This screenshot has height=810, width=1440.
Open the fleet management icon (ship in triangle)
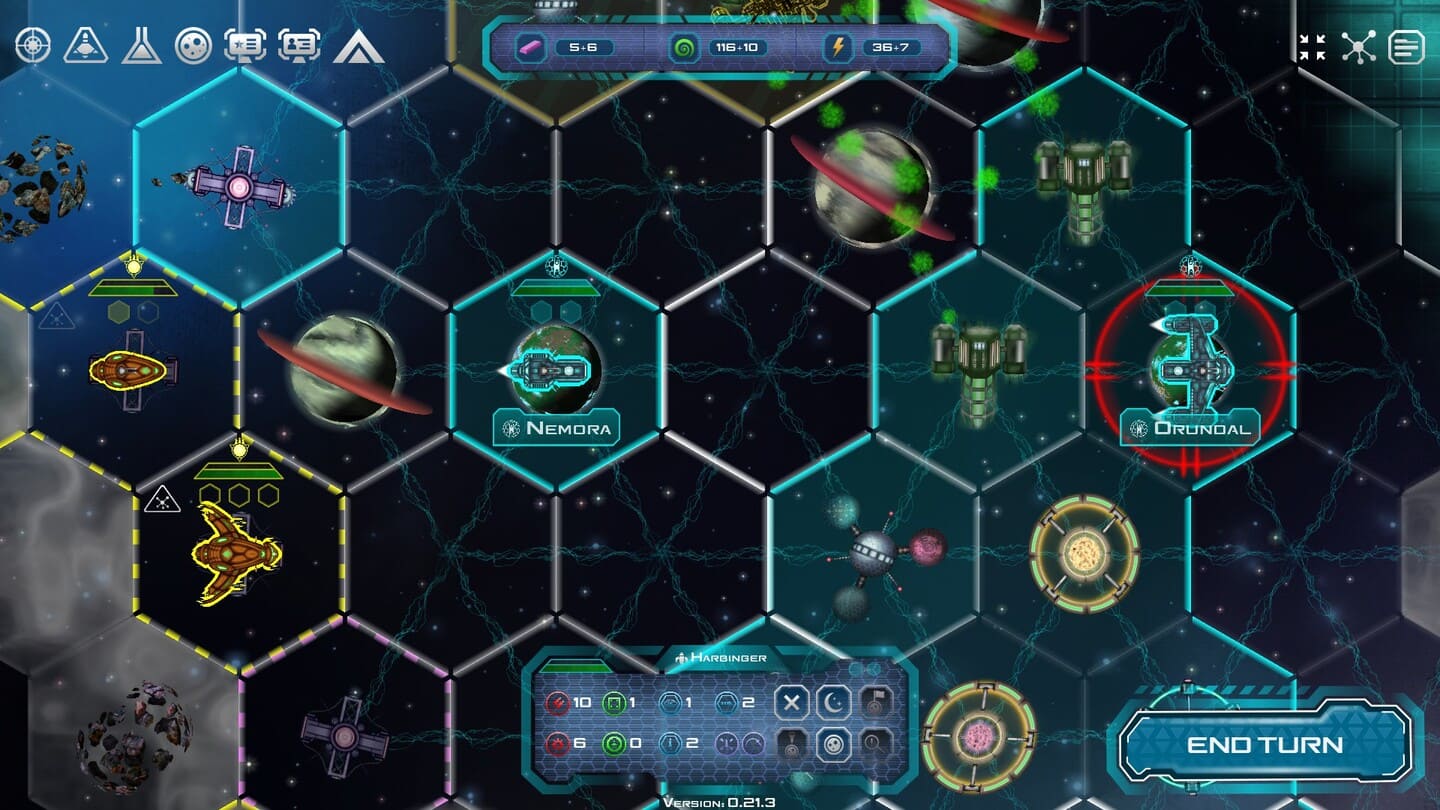coord(88,45)
